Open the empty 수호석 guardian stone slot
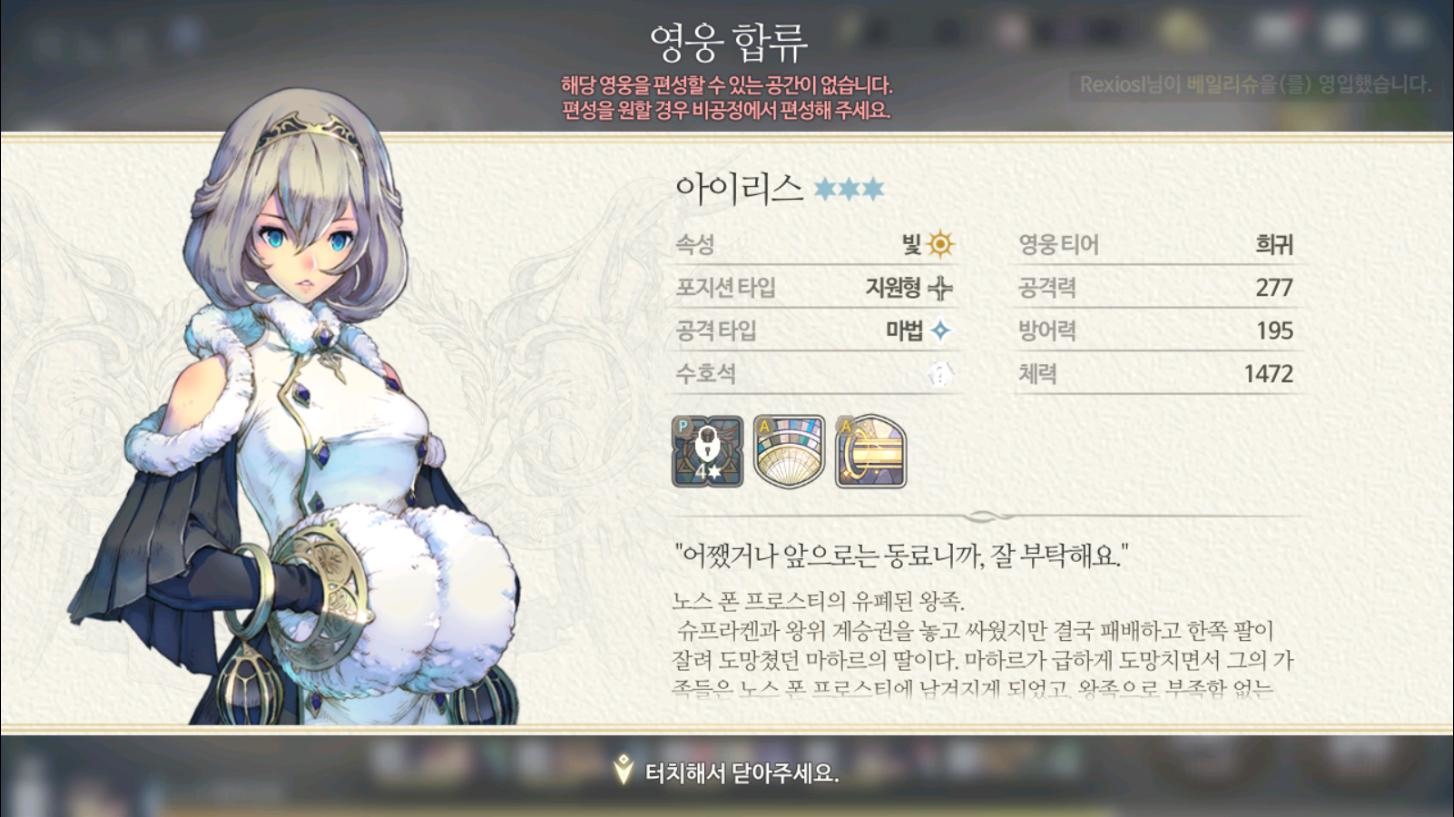The width and height of the screenshot is (1454, 817). pyautogui.click(x=942, y=374)
